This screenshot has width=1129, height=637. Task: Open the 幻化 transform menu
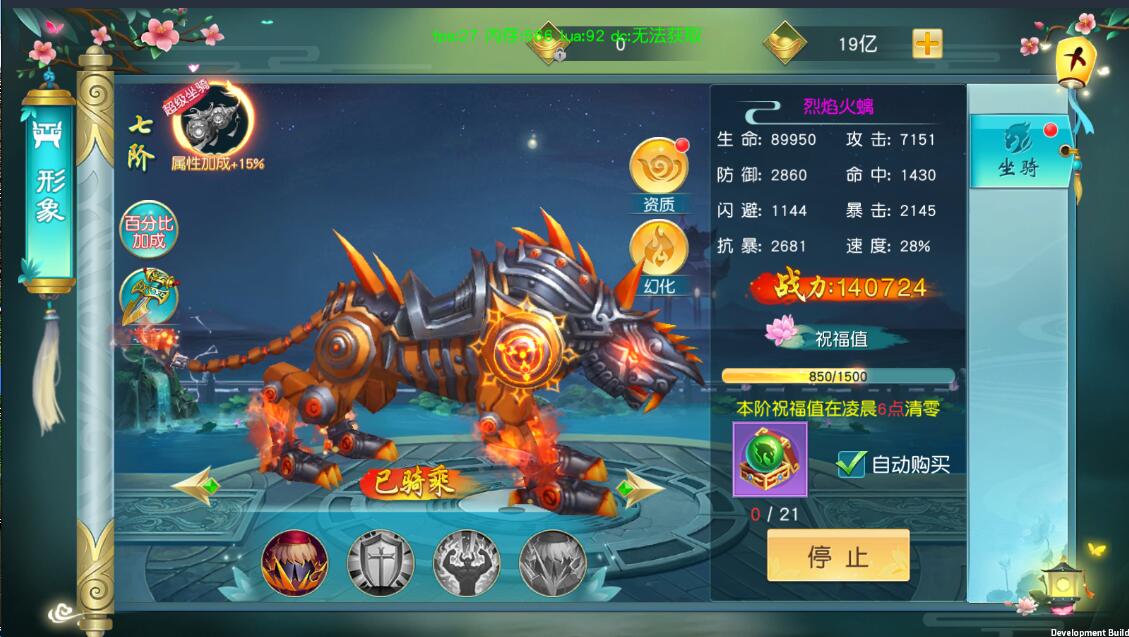pos(658,252)
